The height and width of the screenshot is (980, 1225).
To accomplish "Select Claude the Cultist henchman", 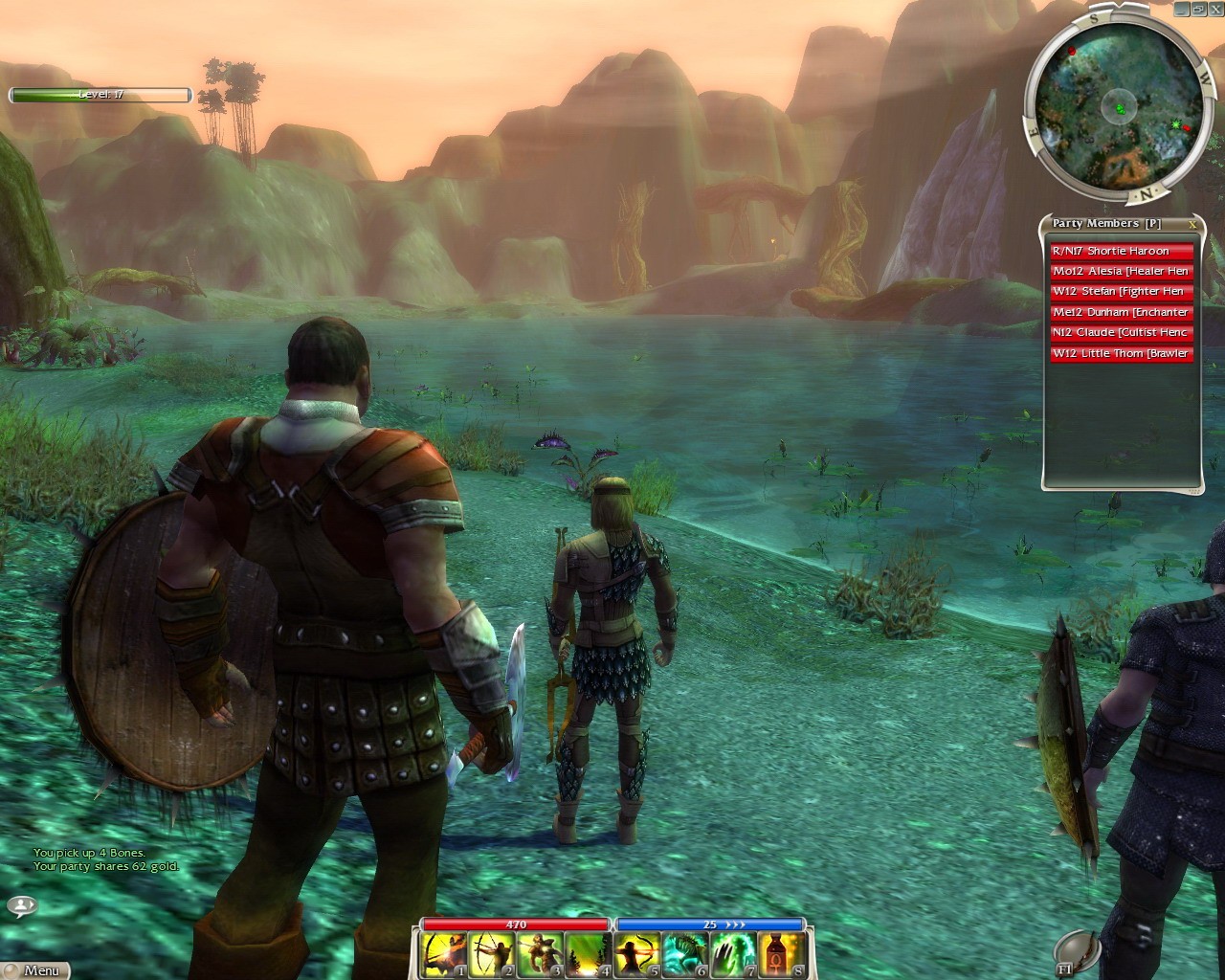I will (x=1122, y=333).
